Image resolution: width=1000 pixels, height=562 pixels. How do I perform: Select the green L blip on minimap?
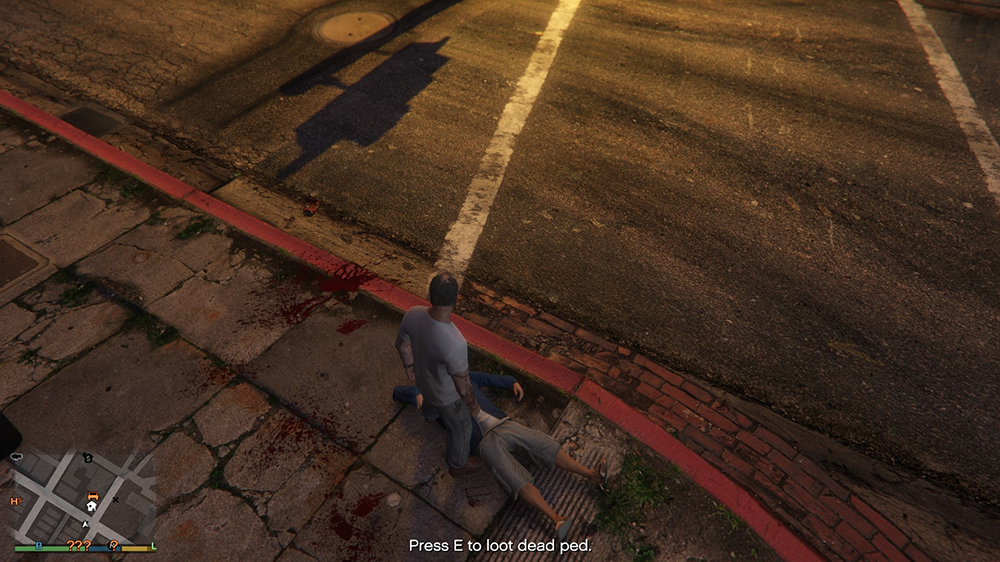152,546
